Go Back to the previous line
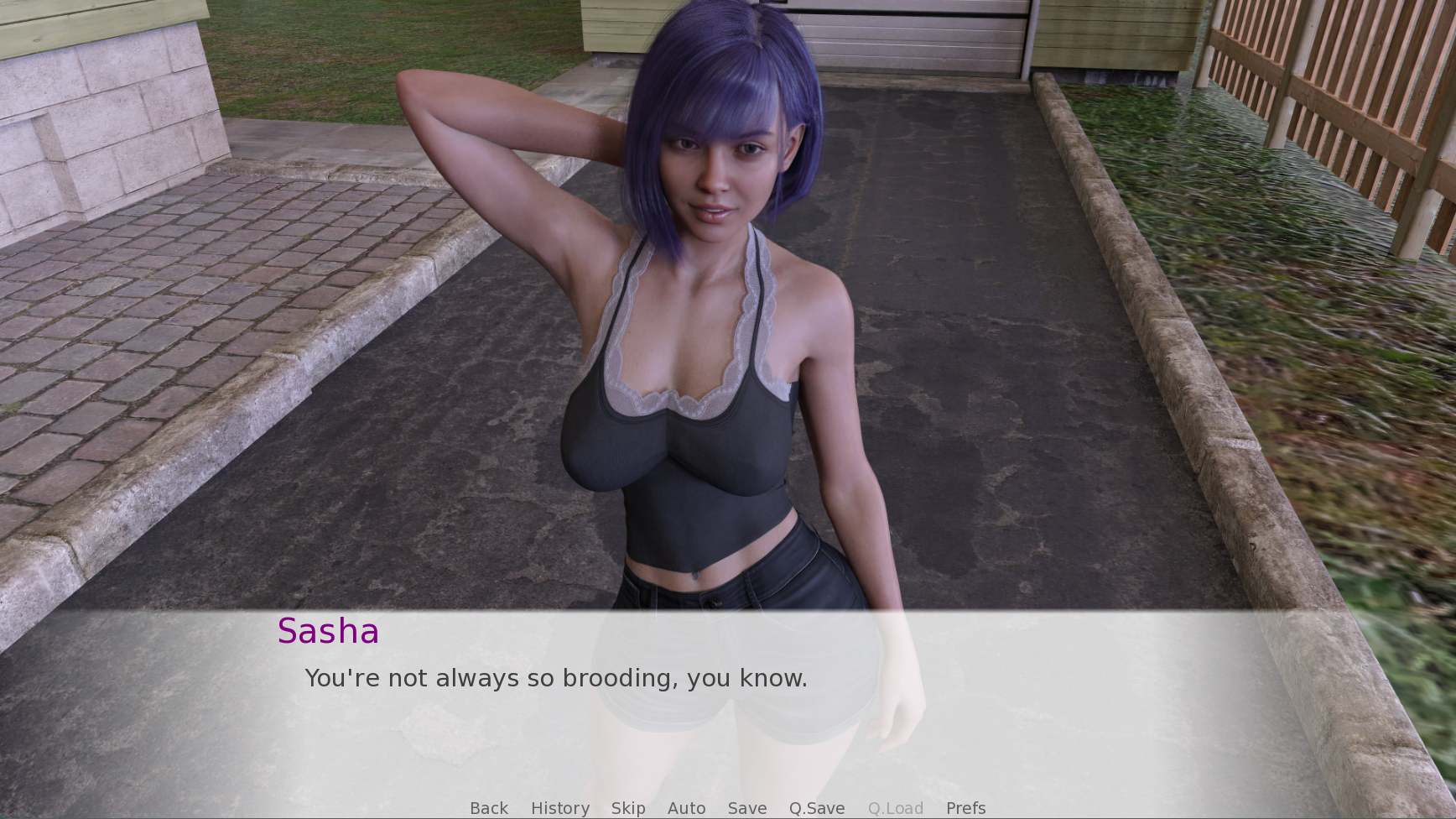Viewport: 1456px width, 819px height. tap(489, 808)
